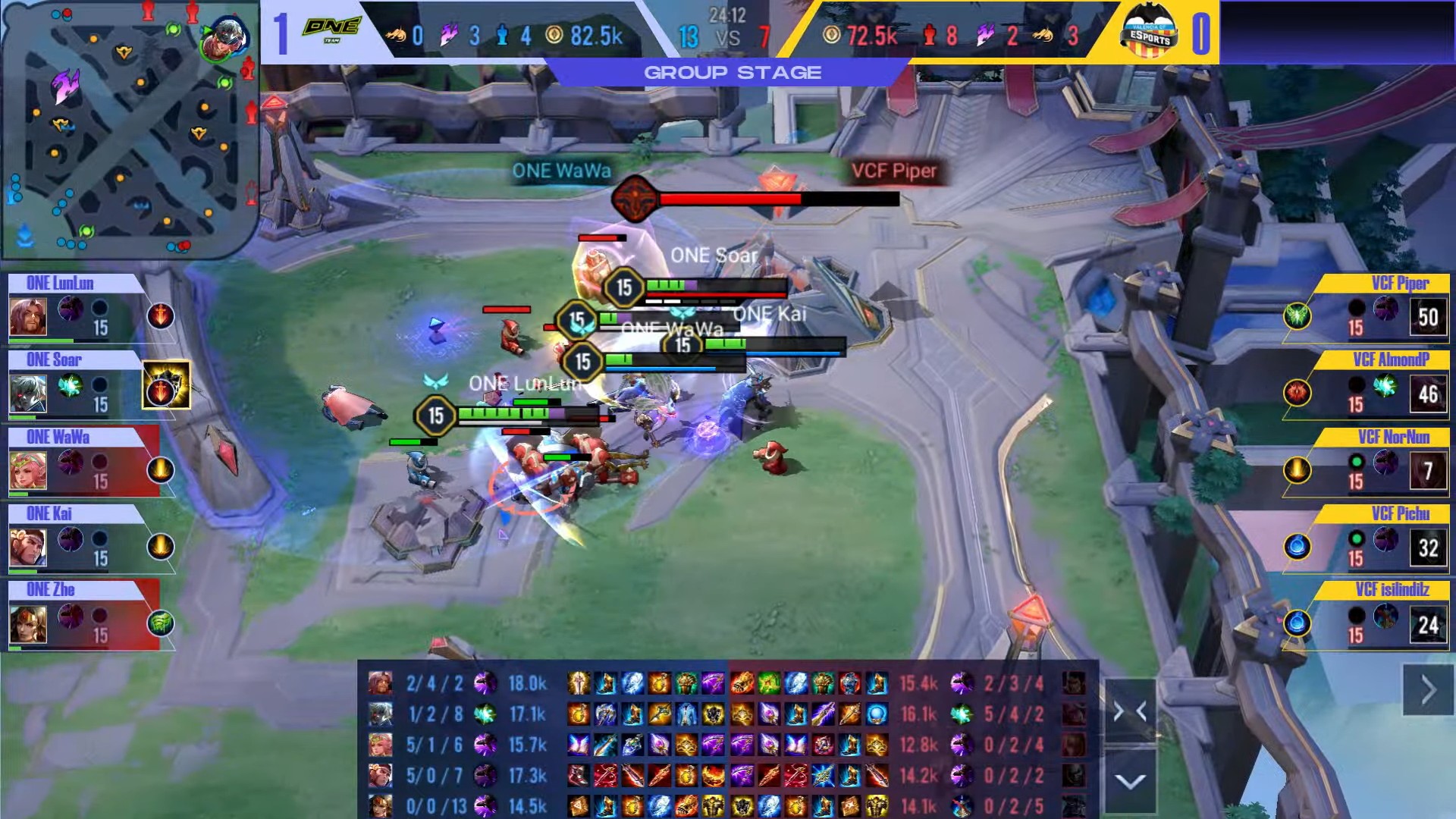Click the Valencia Esports team logo
Screen dimensions: 1456x819
click(1149, 32)
